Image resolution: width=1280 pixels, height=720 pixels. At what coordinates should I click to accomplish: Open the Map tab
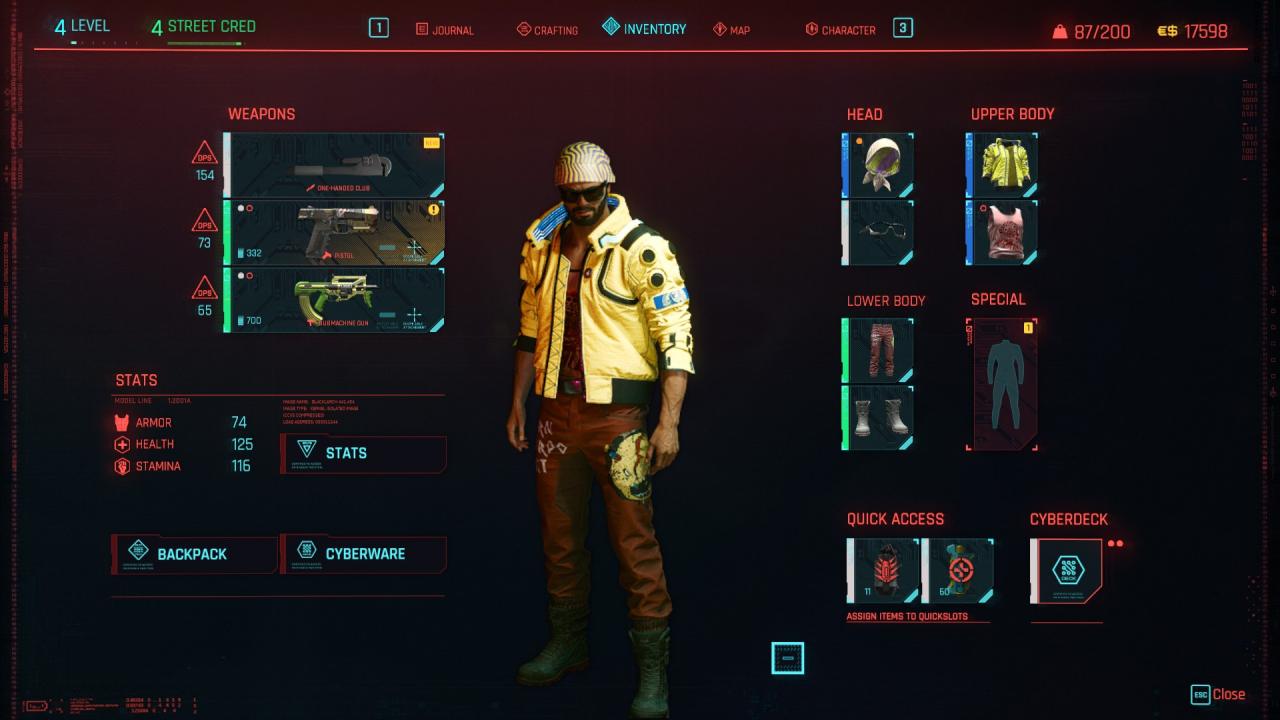click(731, 30)
